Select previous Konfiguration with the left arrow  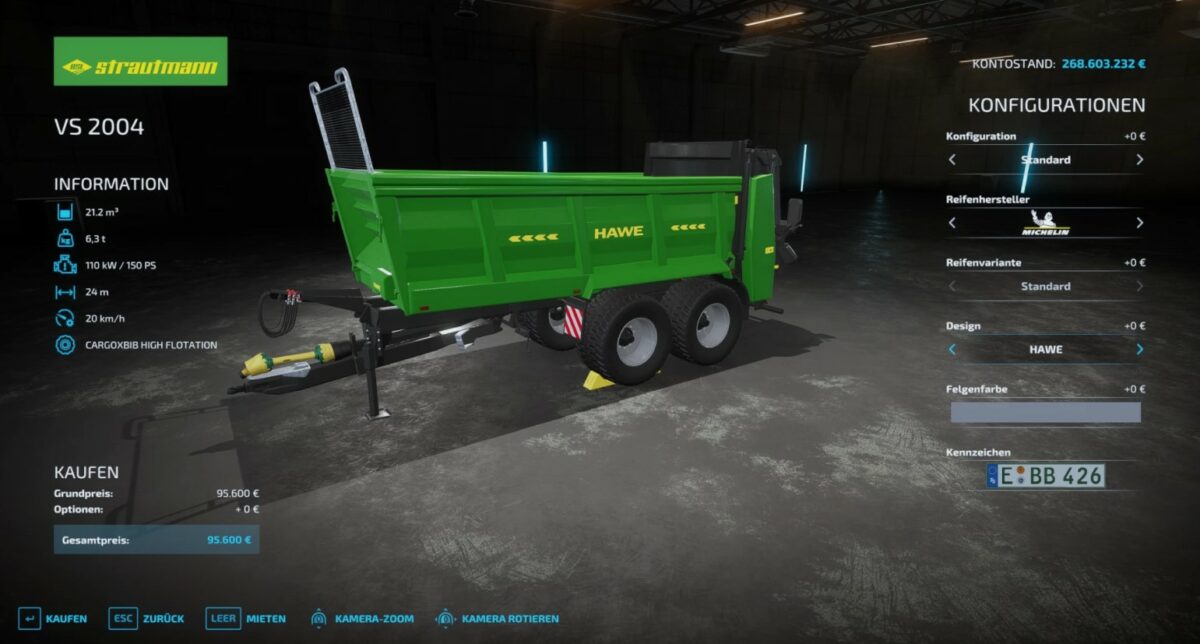coord(952,160)
